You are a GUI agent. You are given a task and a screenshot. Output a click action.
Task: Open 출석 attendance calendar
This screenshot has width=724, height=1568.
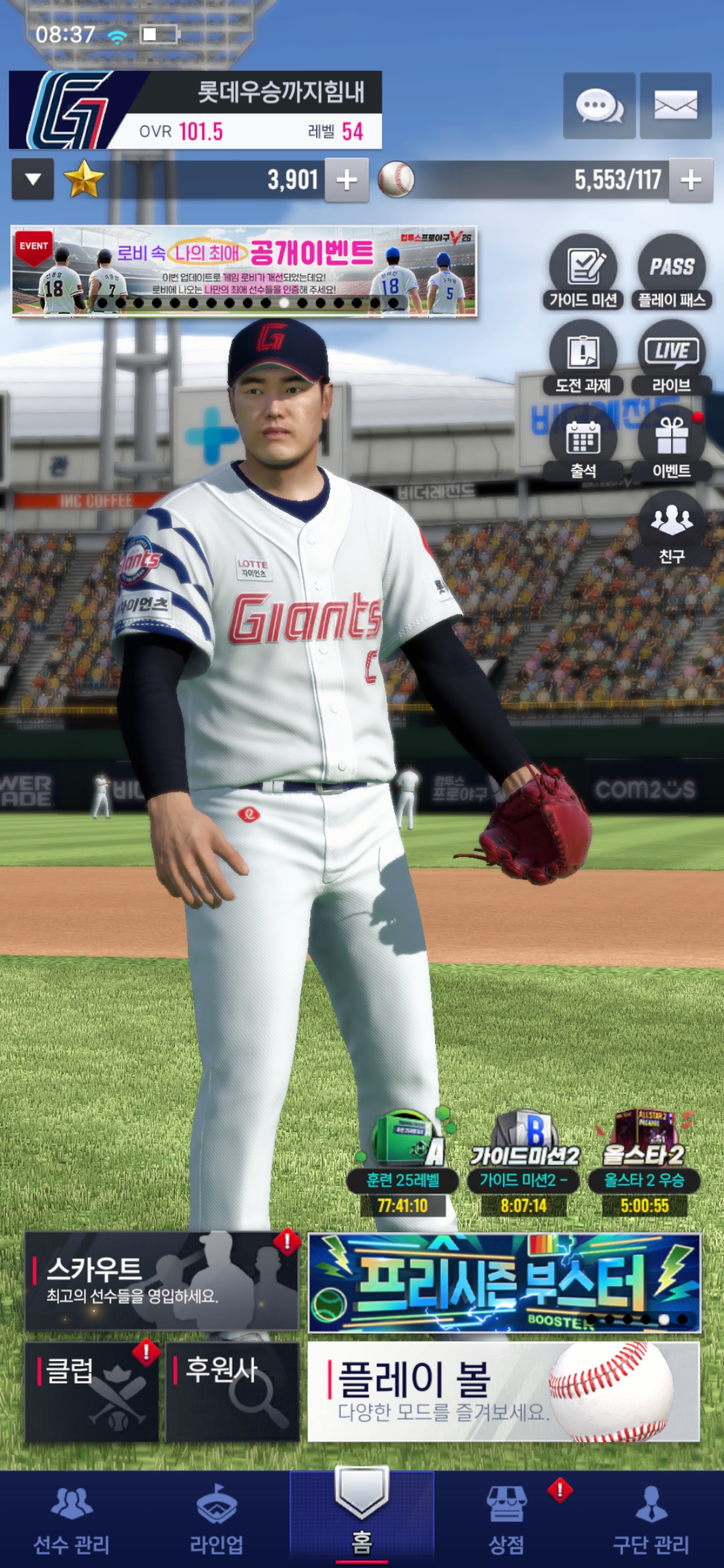pyautogui.click(x=583, y=444)
